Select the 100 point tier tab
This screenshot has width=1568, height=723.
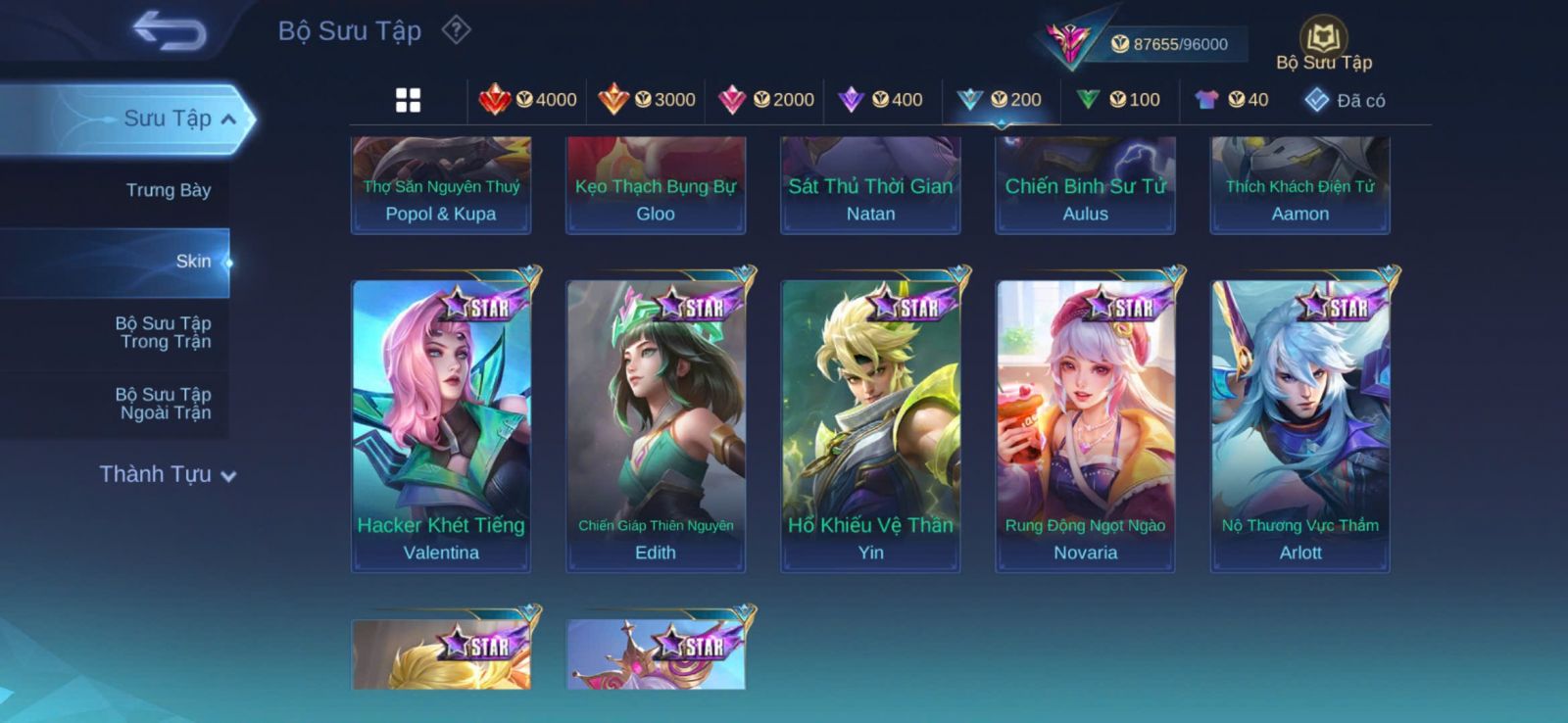coord(1118,100)
